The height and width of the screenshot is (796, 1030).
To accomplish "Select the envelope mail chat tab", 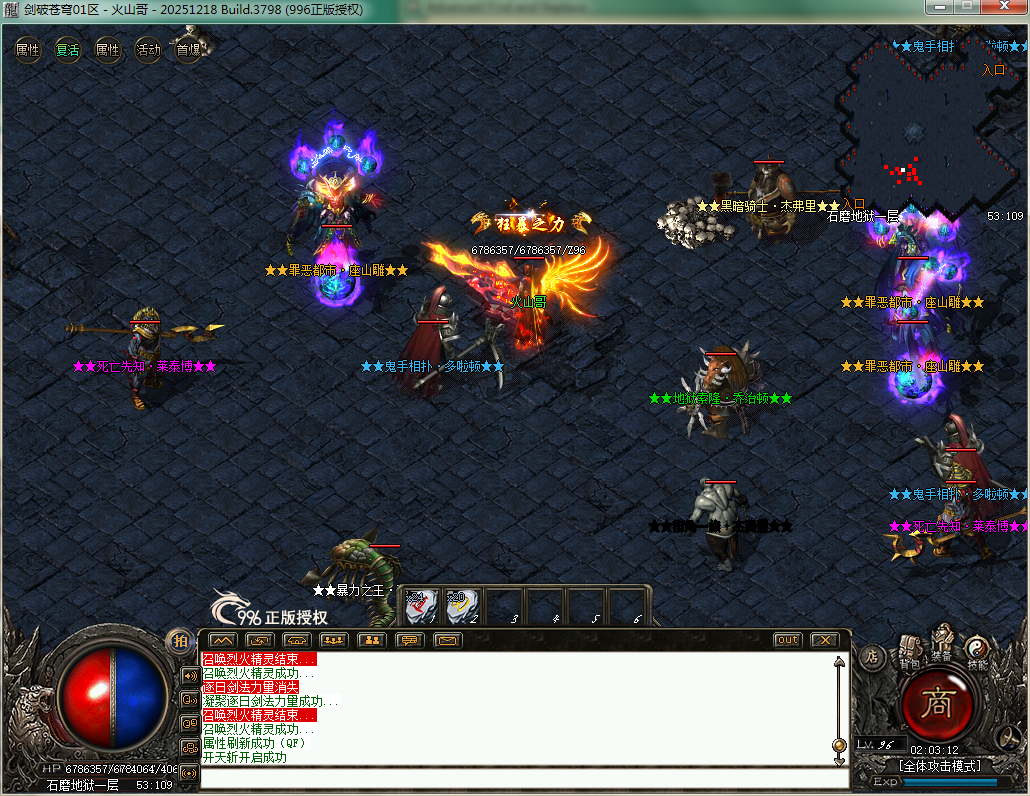I will (447, 640).
